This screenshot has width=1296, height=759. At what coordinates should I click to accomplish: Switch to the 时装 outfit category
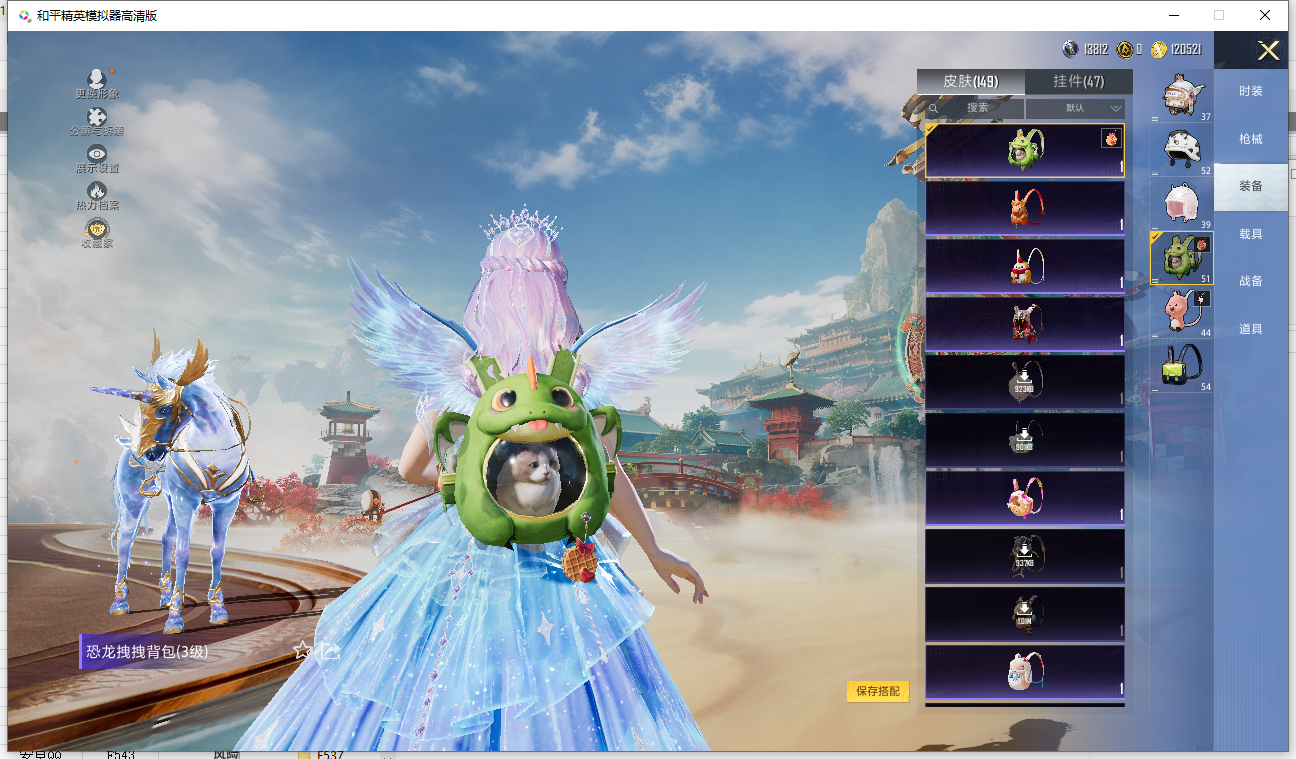point(1250,91)
